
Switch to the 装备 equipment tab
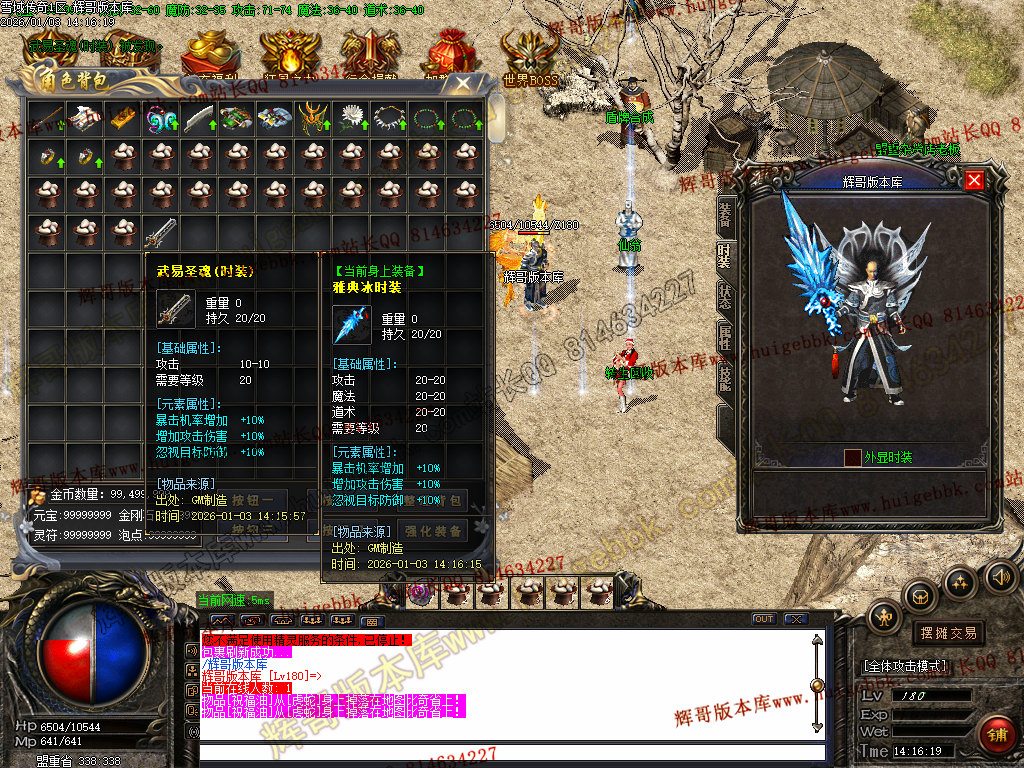pyautogui.click(x=725, y=213)
